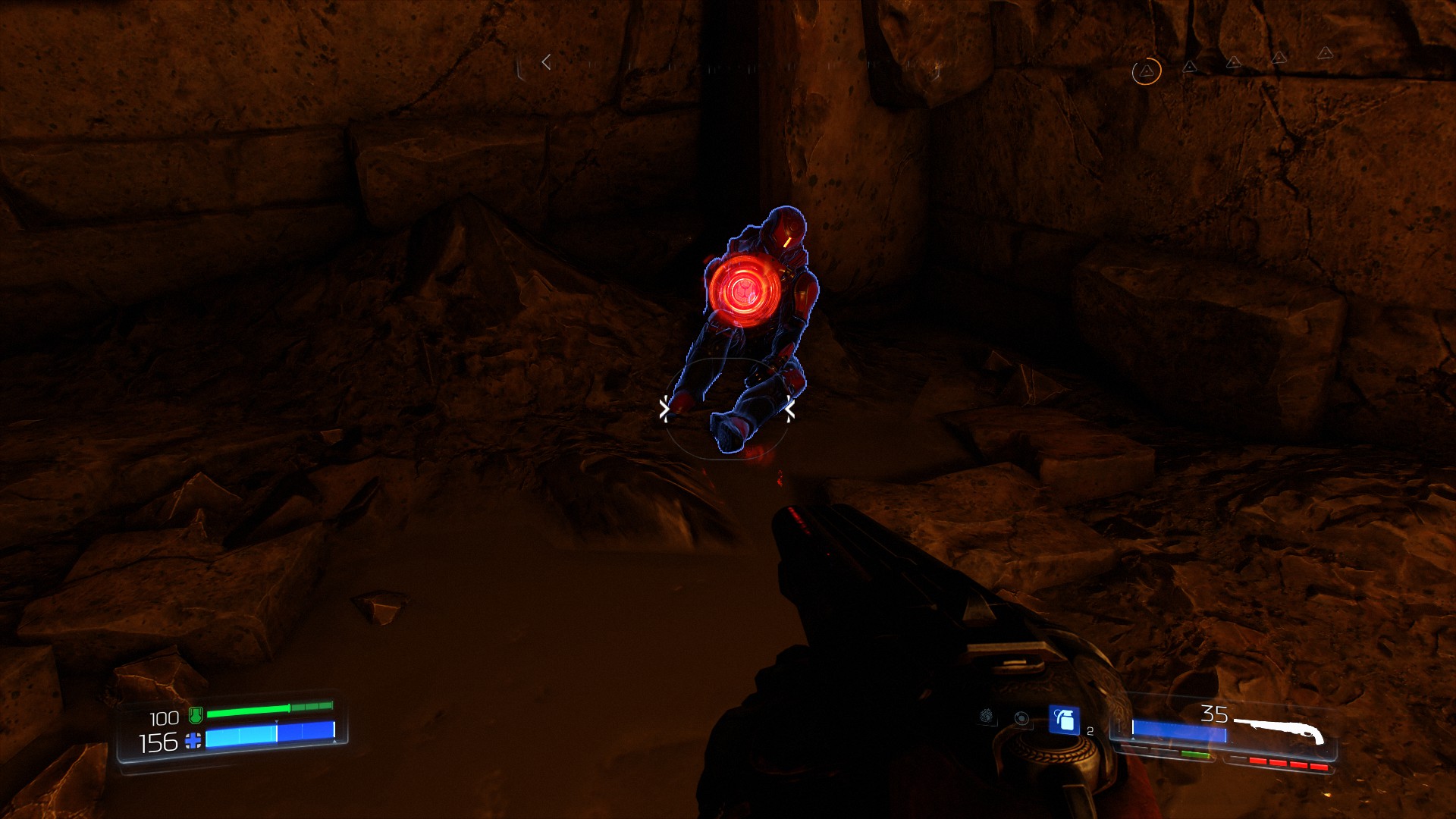
Task: Click the green armor icon
Action: tap(196, 714)
